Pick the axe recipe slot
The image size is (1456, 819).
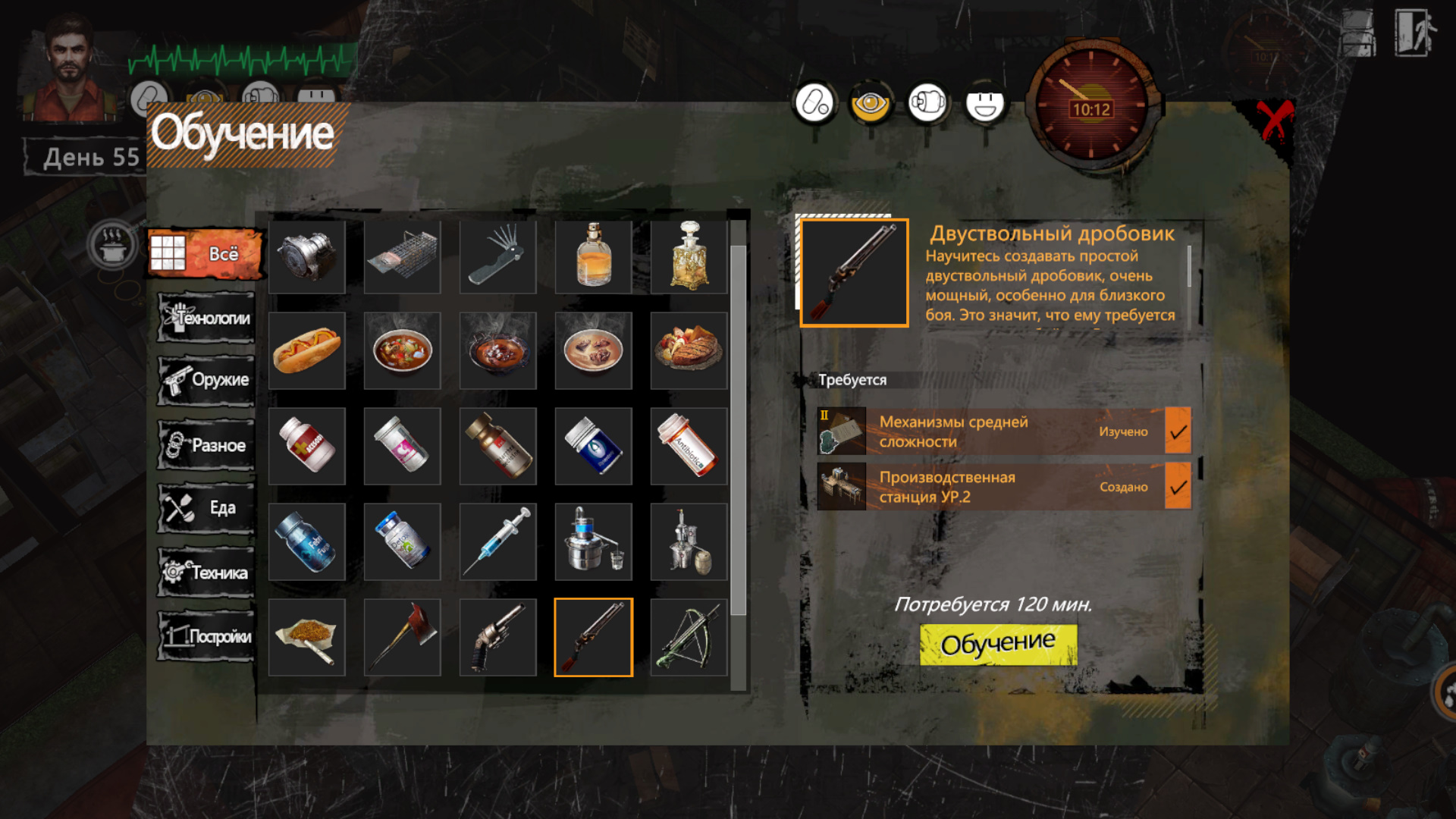coord(402,637)
